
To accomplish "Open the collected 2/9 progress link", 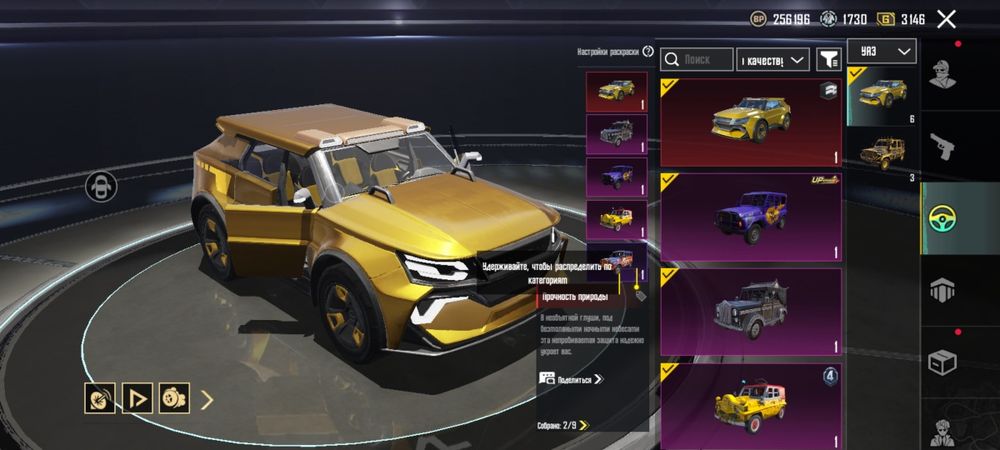I will pyautogui.click(x=563, y=425).
